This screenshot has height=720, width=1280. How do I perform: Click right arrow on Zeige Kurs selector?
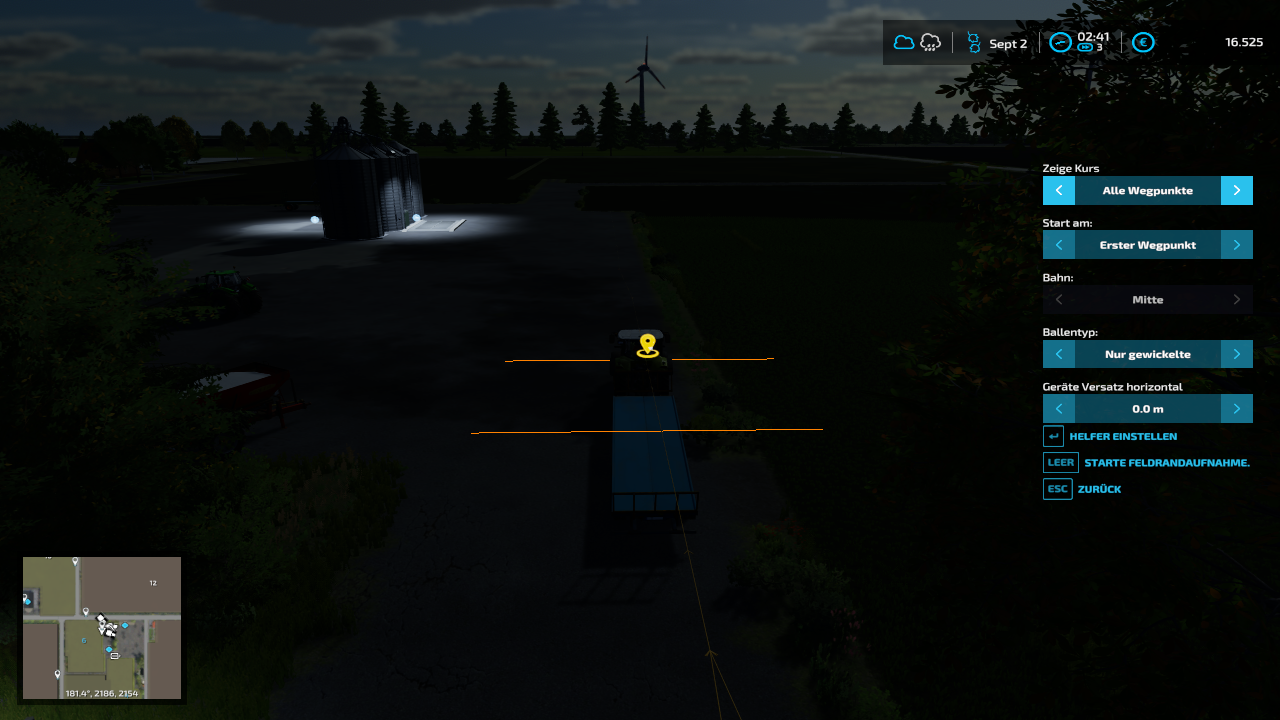tap(1236, 190)
